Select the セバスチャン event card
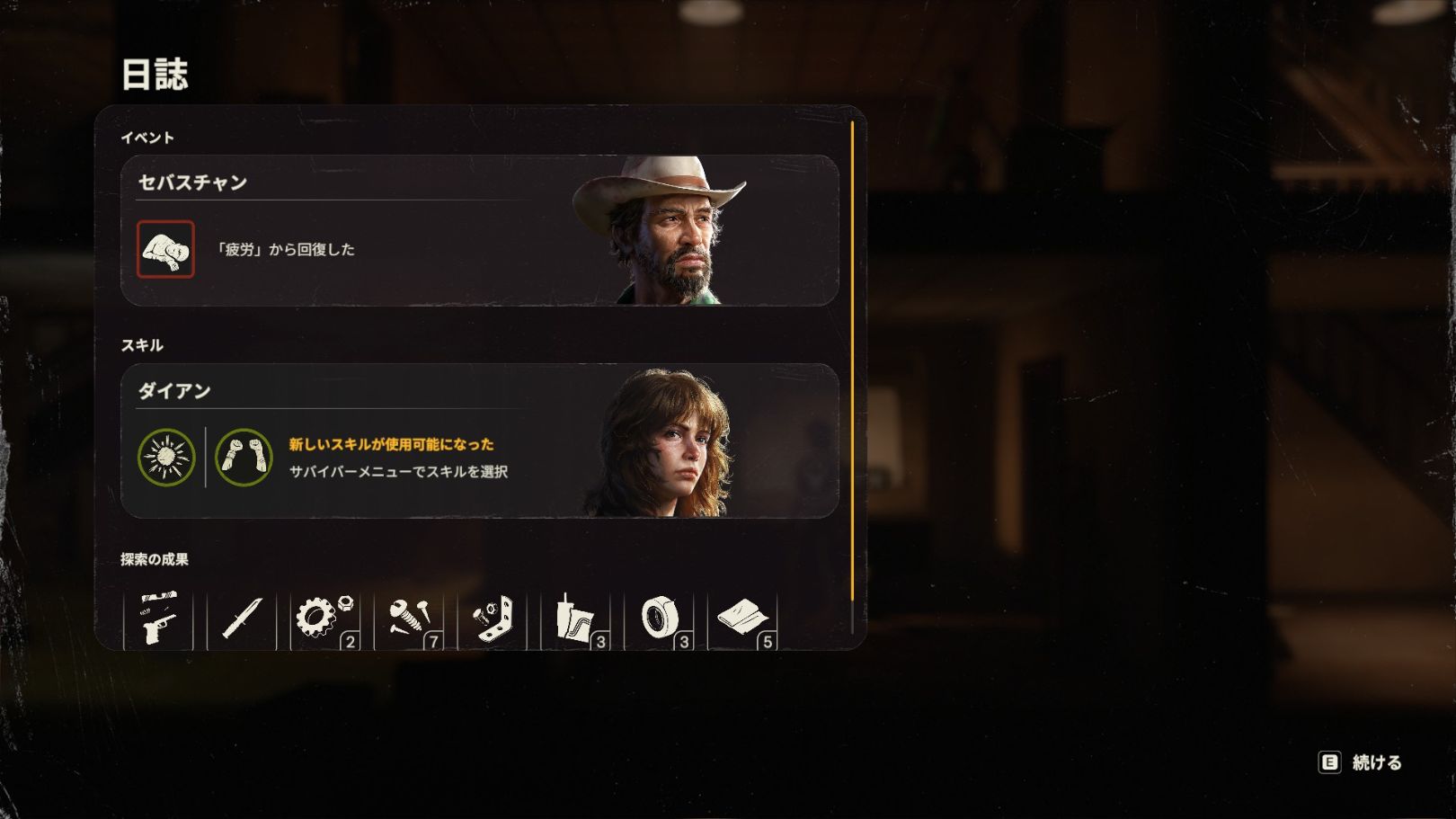 (x=479, y=230)
